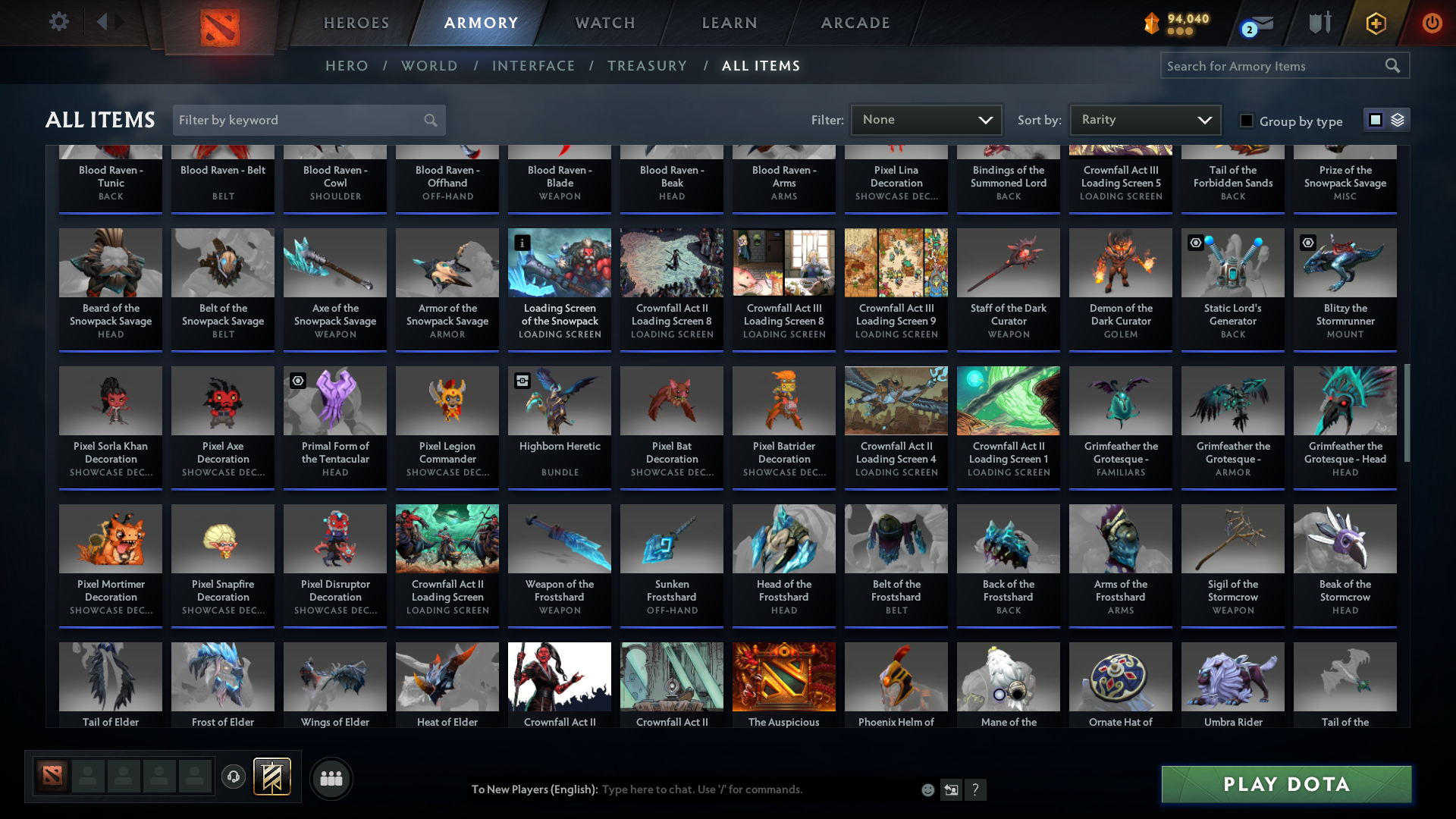This screenshot has height=819, width=1456.
Task: Open the TREASURY section
Action: pos(647,65)
